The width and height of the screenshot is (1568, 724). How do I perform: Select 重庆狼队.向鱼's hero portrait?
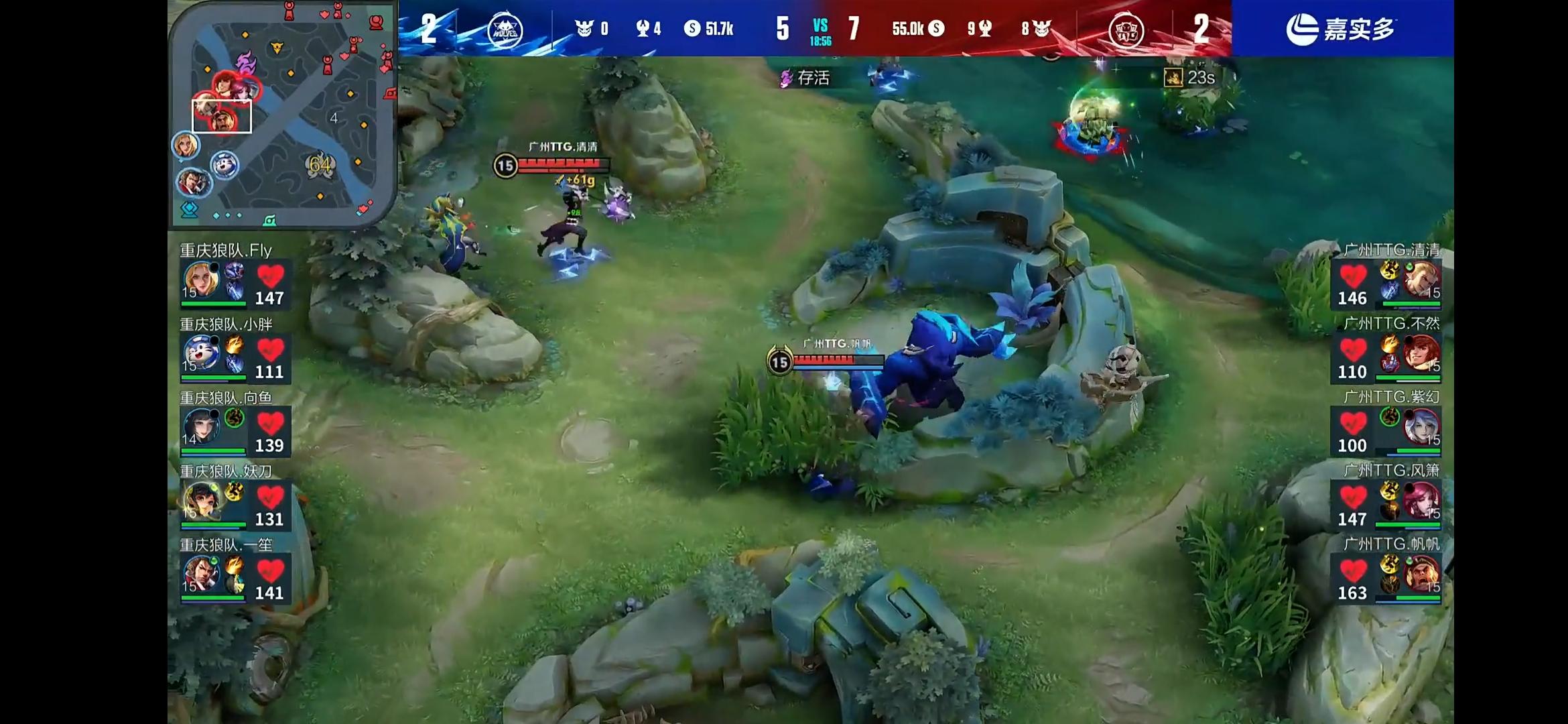click(x=200, y=426)
